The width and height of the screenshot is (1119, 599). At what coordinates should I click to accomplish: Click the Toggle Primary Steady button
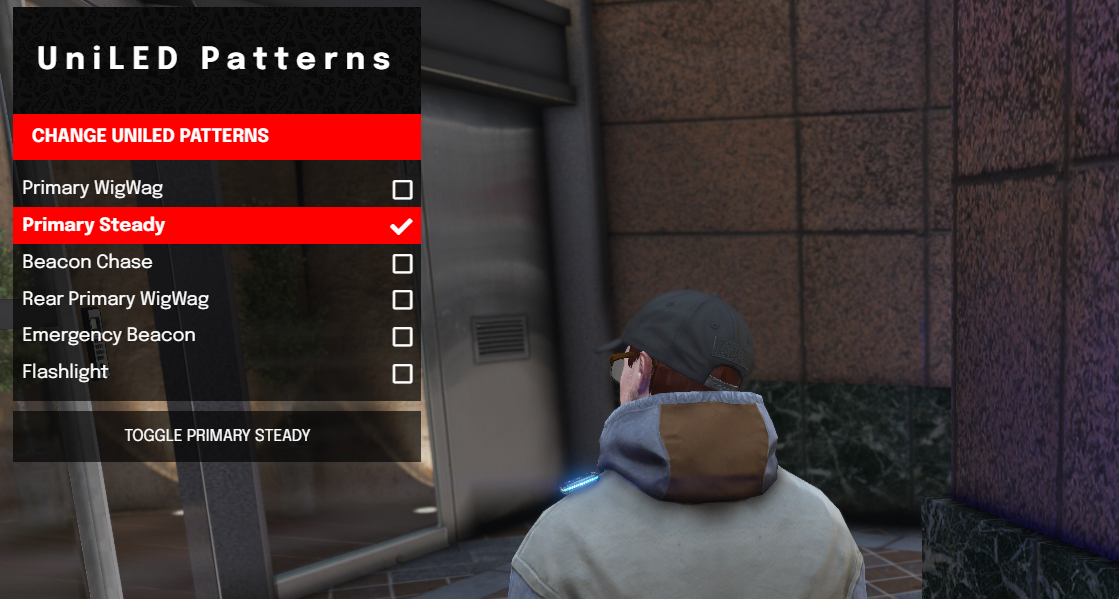pyautogui.click(x=217, y=436)
